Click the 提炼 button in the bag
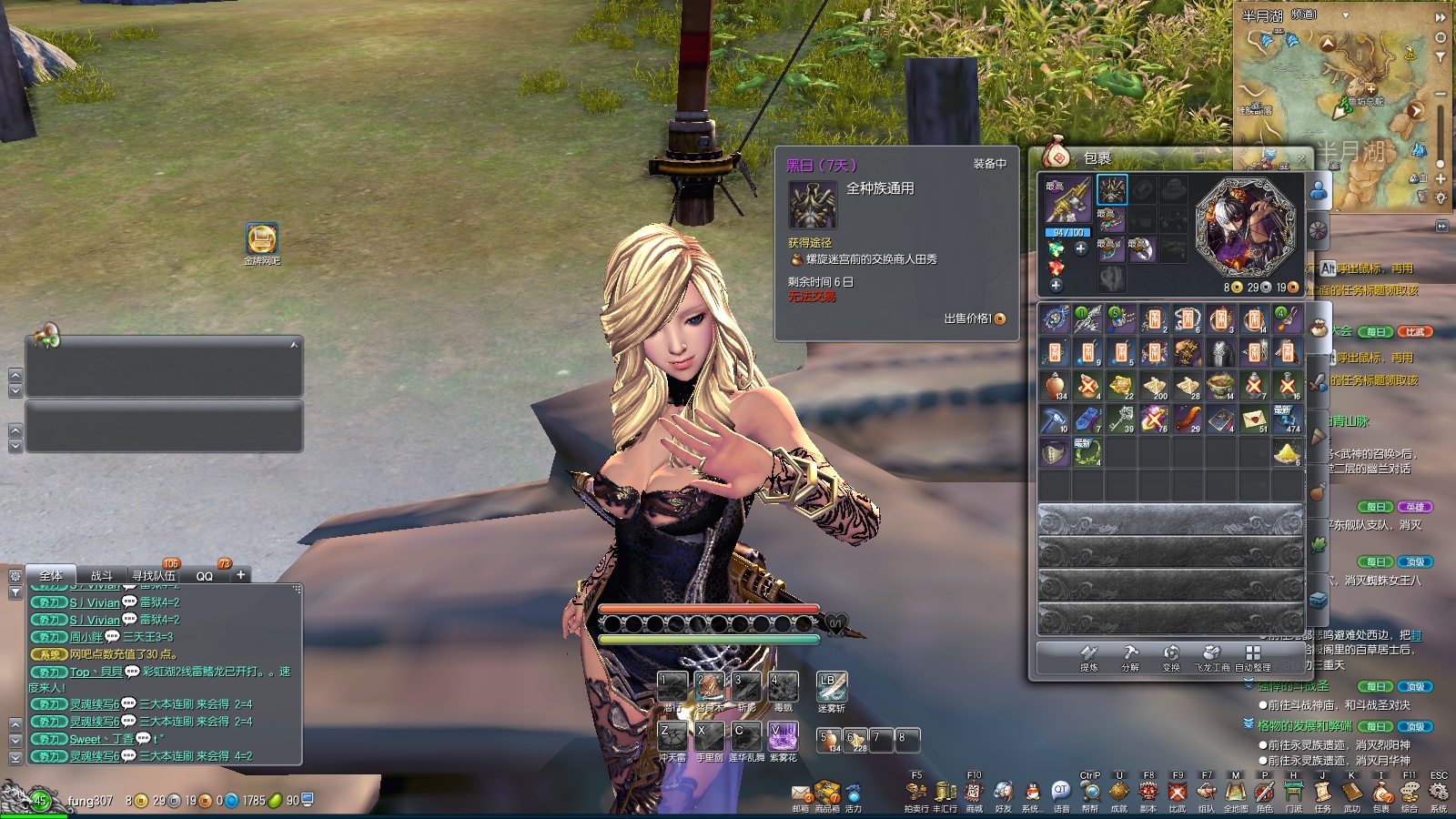The height and width of the screenshot is (819, 1456). 1089,656
